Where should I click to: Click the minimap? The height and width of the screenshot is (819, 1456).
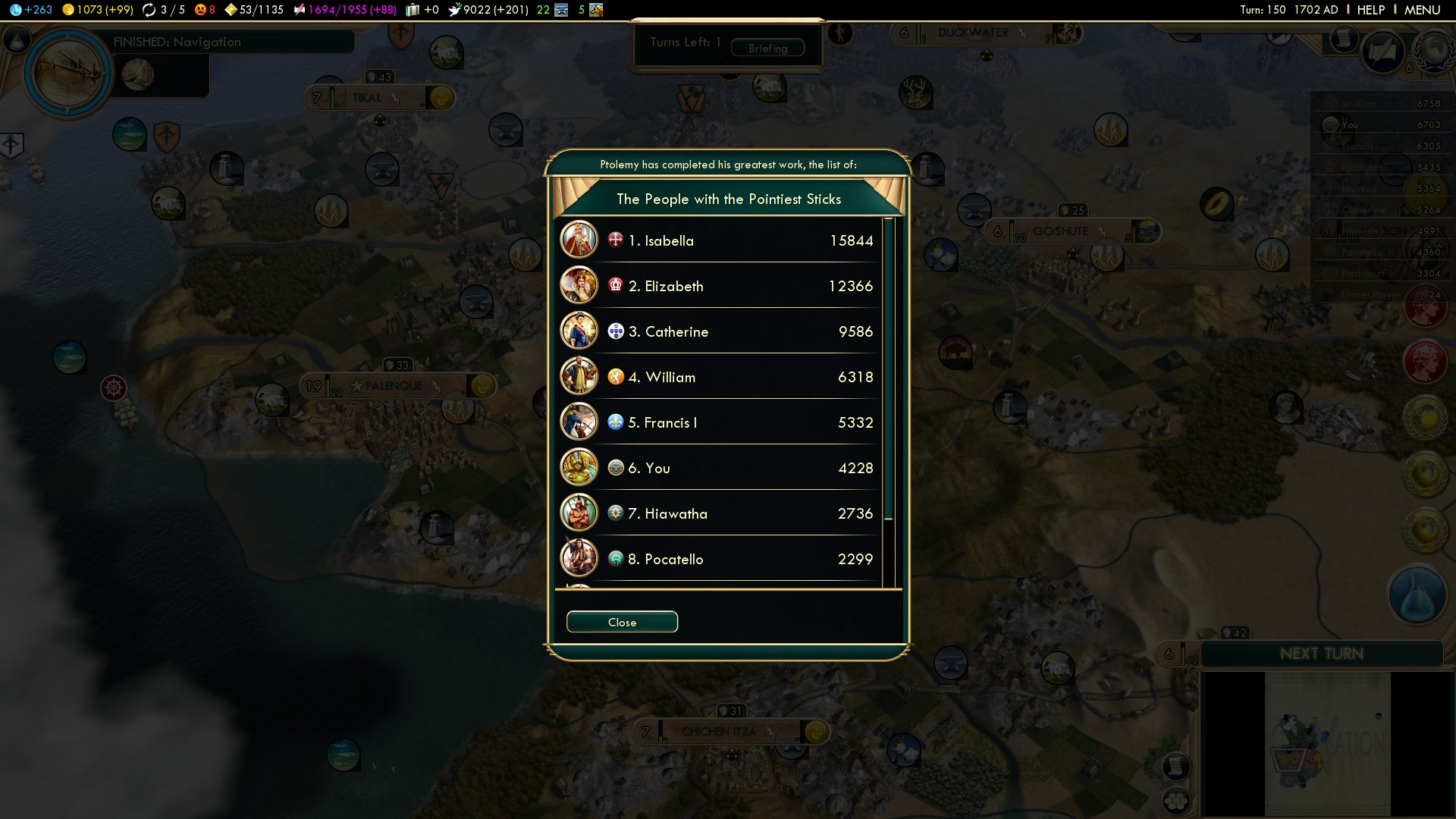point(1327,743)
